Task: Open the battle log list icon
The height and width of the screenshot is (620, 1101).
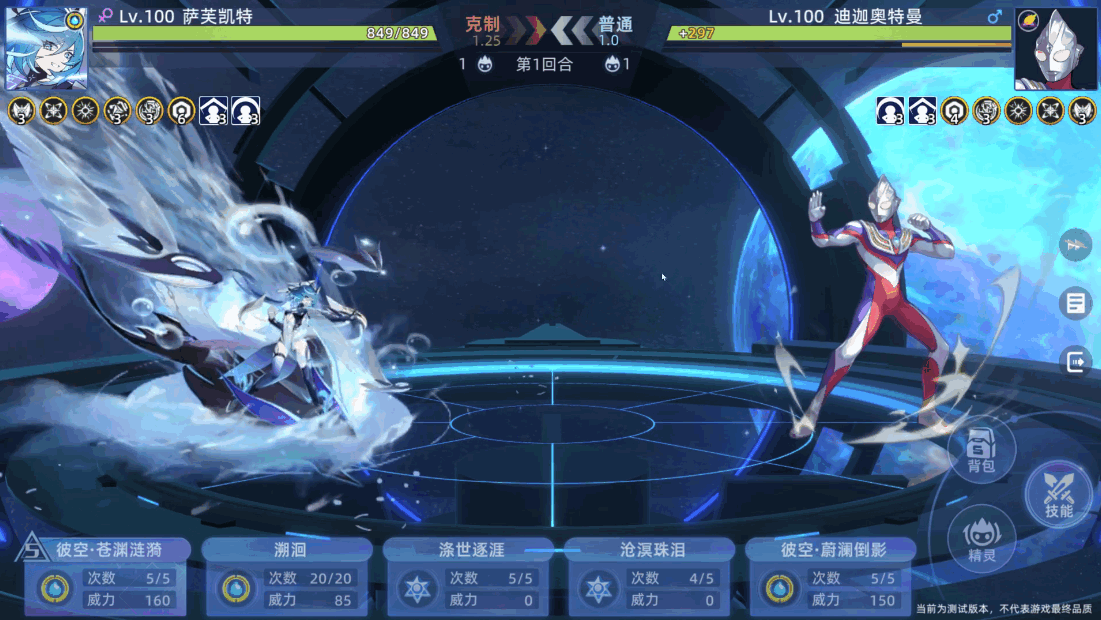Action: pyautogui.click(x=1076, y=303)
